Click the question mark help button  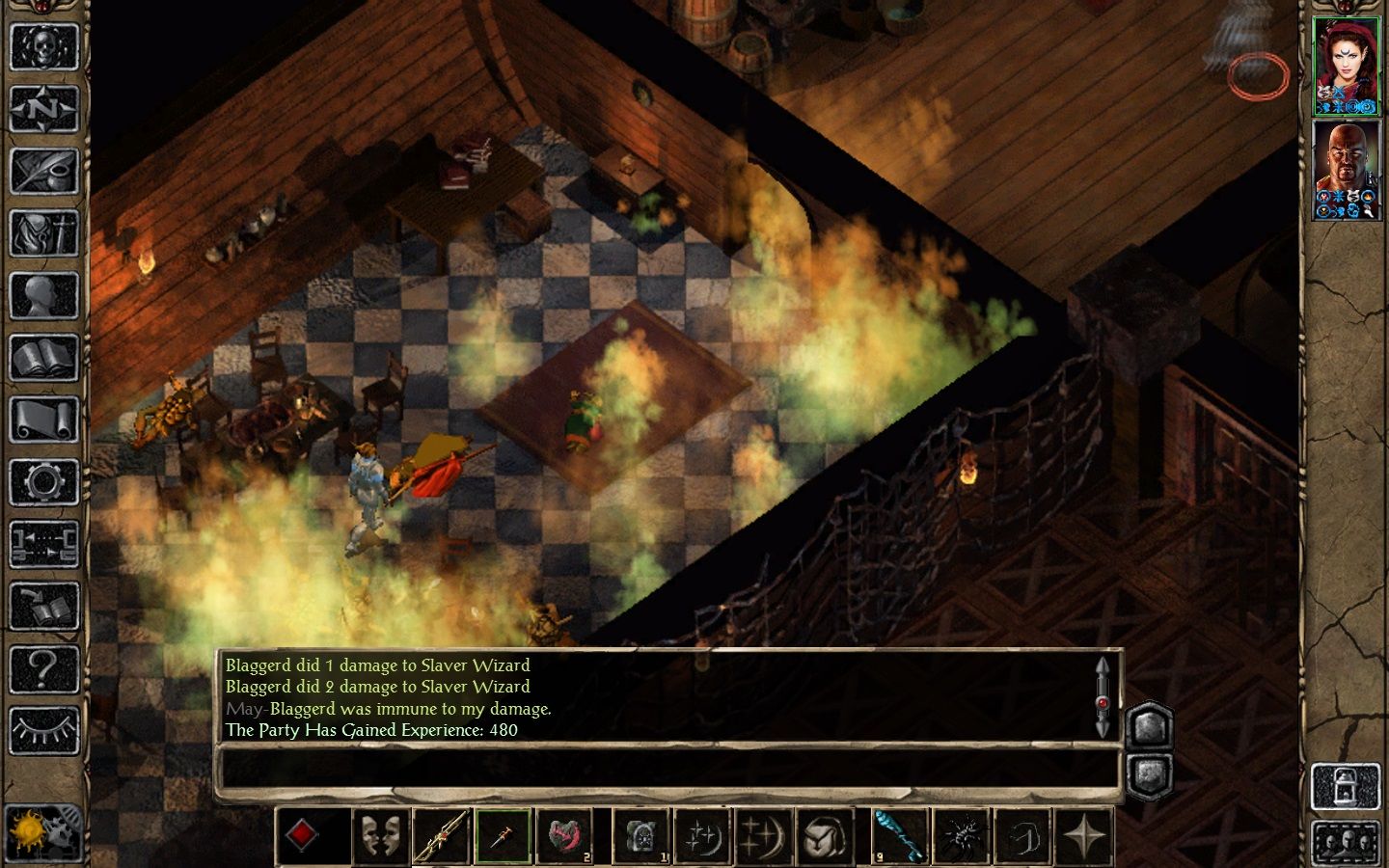(x=44, y=668)
